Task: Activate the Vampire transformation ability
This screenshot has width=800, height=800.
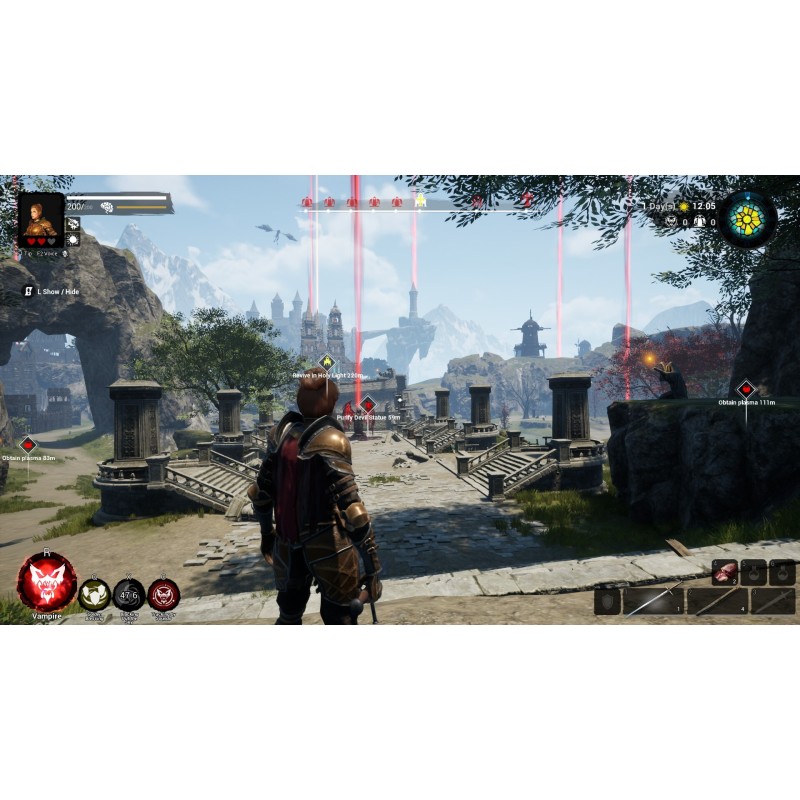Action: pos(46,581)
